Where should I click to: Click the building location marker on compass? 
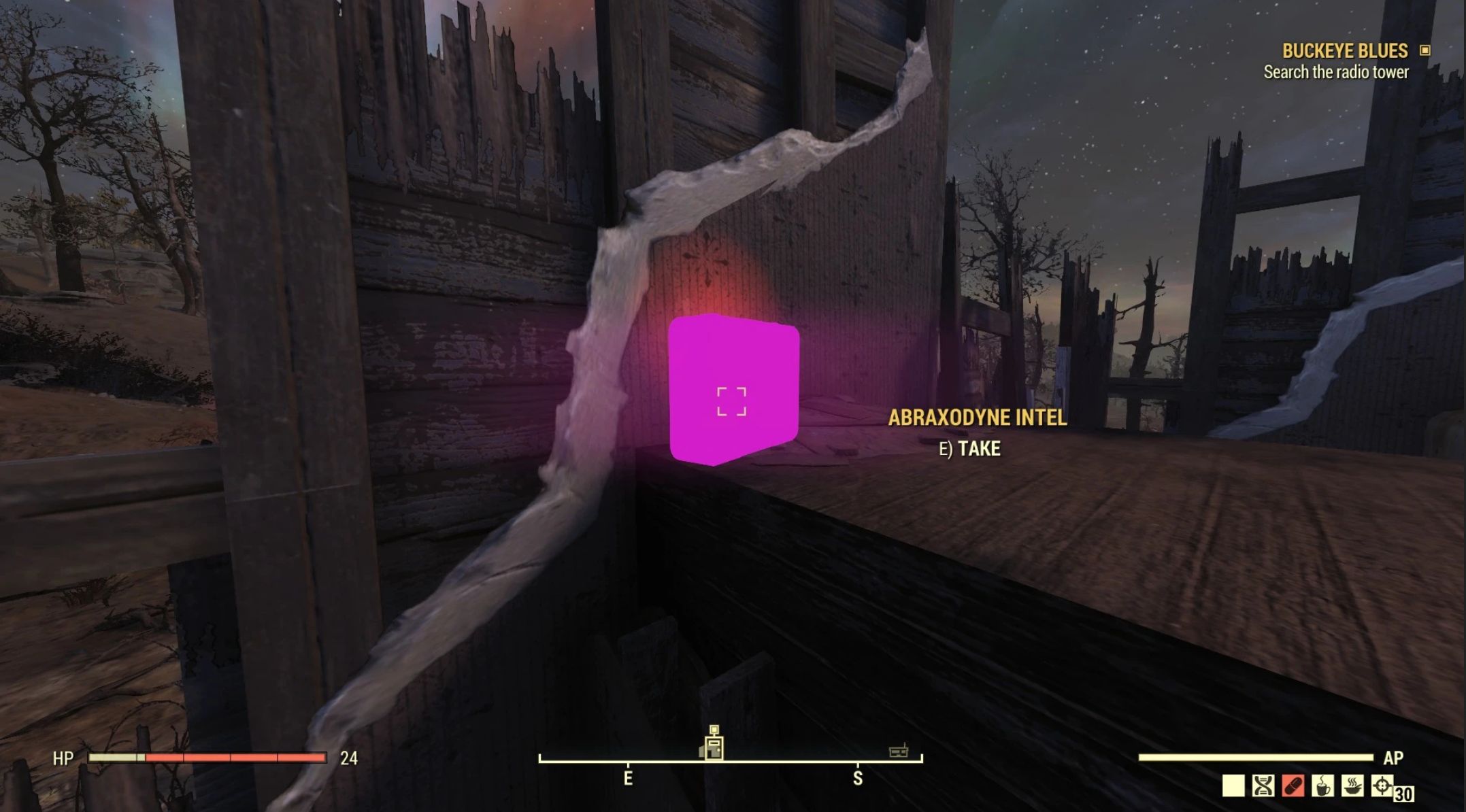point(713,745)
